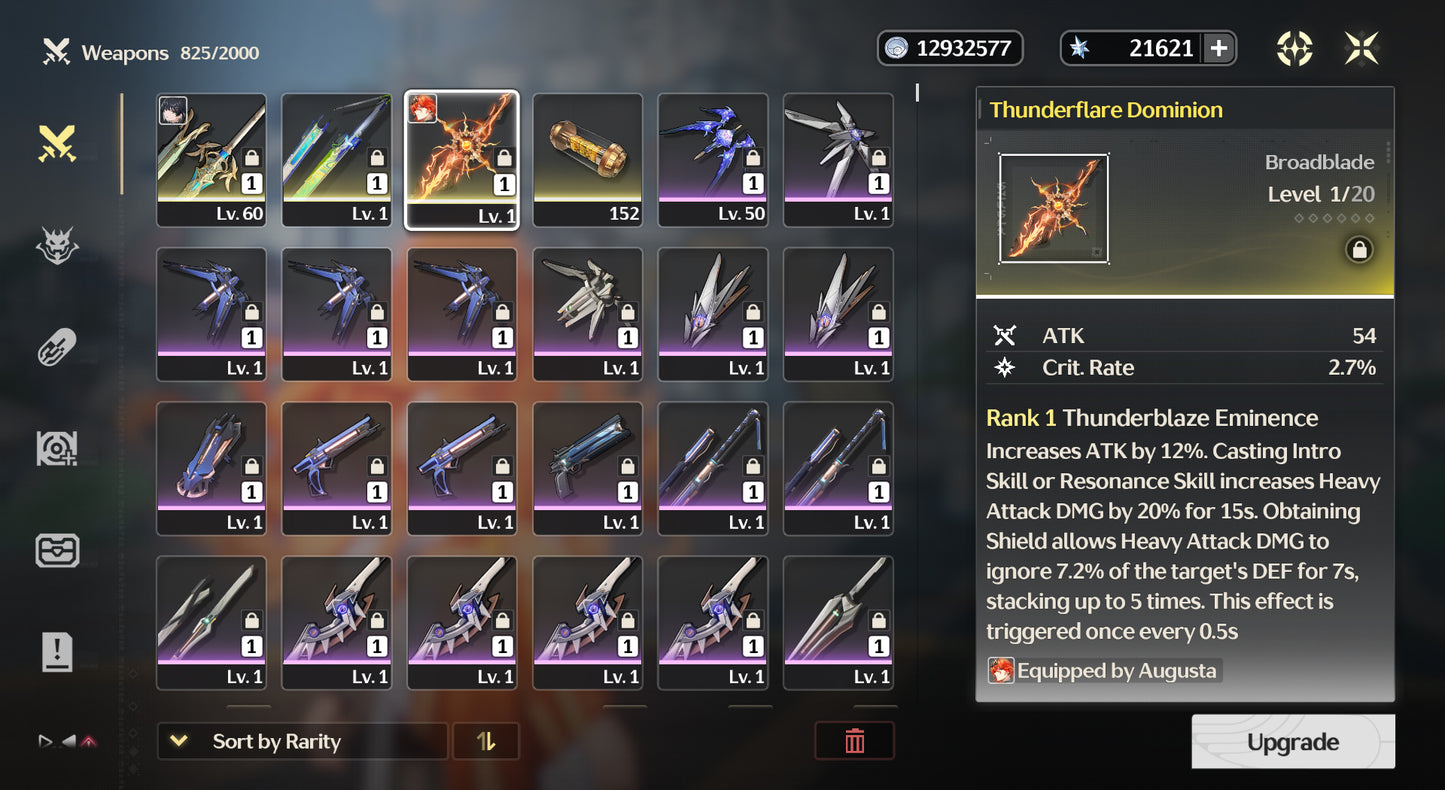Switch to the storage chest tab in sidebar
The width and height of the screenshot is (1445, 790).
[x=57, y=550]
